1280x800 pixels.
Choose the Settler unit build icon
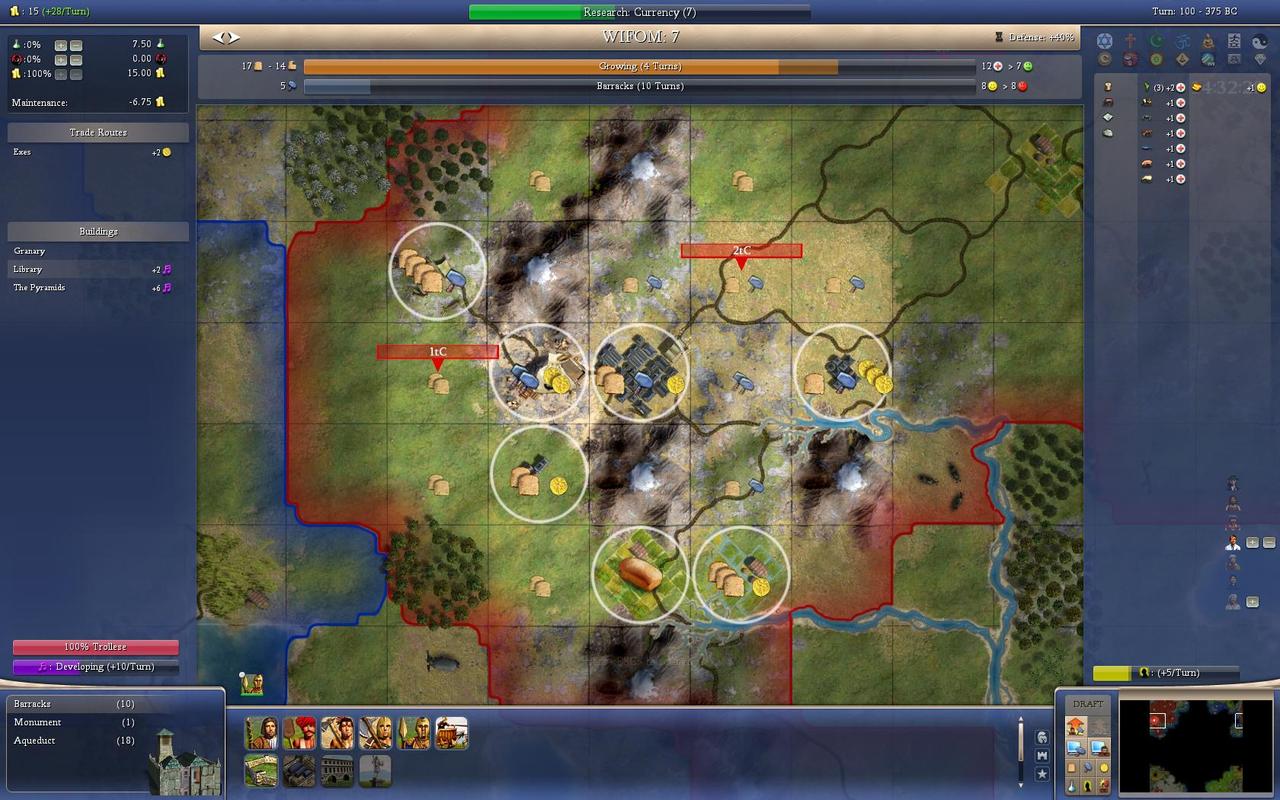pos(261,733)
